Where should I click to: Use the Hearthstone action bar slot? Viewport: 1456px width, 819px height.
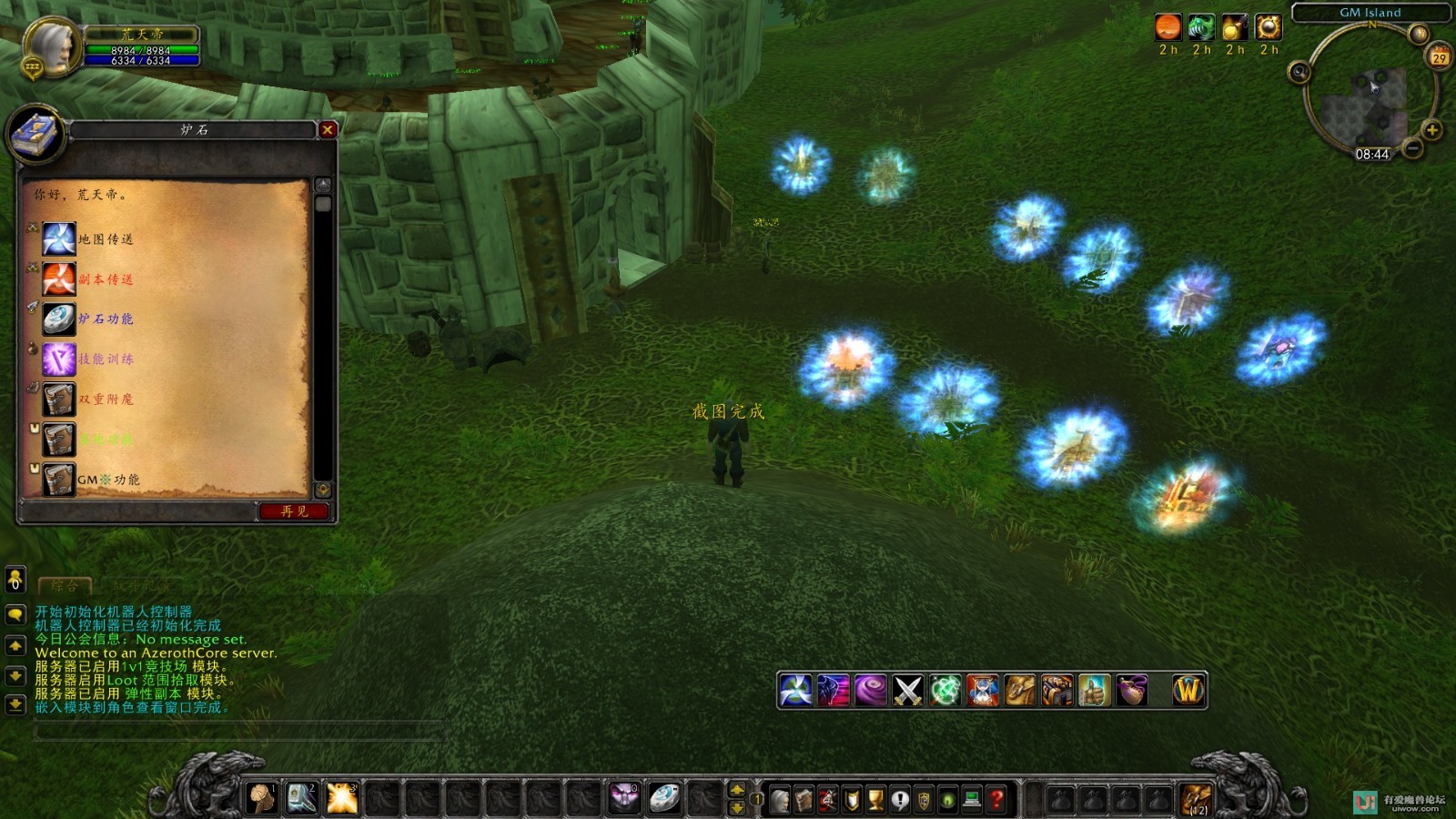pyautogui.click(x=663, y=798)
